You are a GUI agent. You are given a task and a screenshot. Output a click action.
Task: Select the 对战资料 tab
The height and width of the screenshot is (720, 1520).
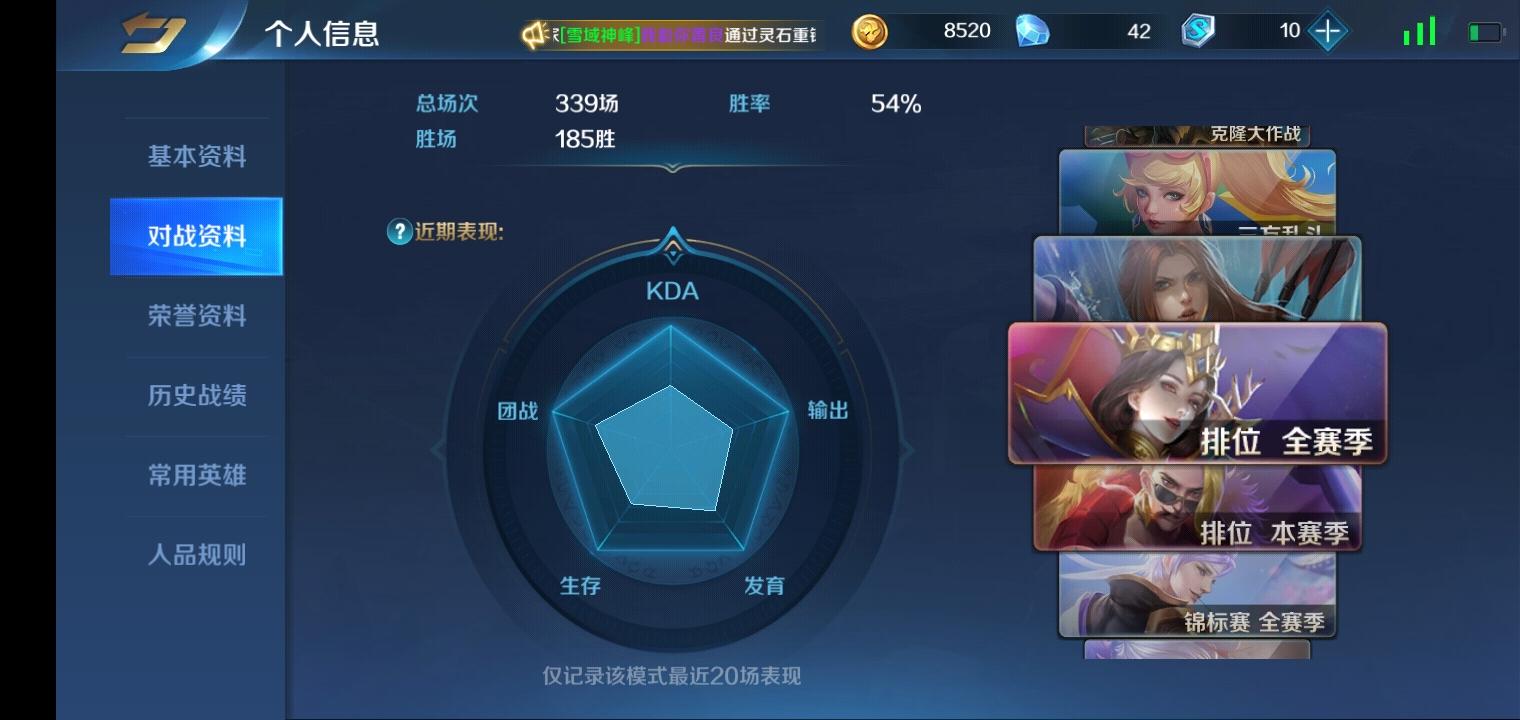(x=194, y=236)
